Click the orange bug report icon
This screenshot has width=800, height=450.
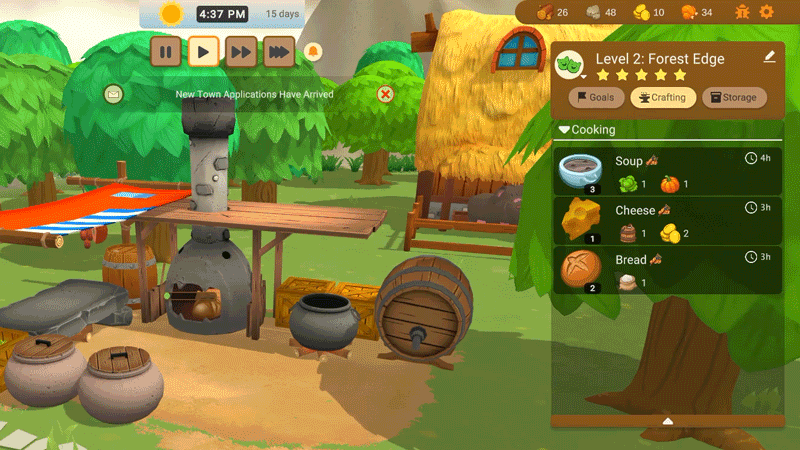(x=741, y=12)
